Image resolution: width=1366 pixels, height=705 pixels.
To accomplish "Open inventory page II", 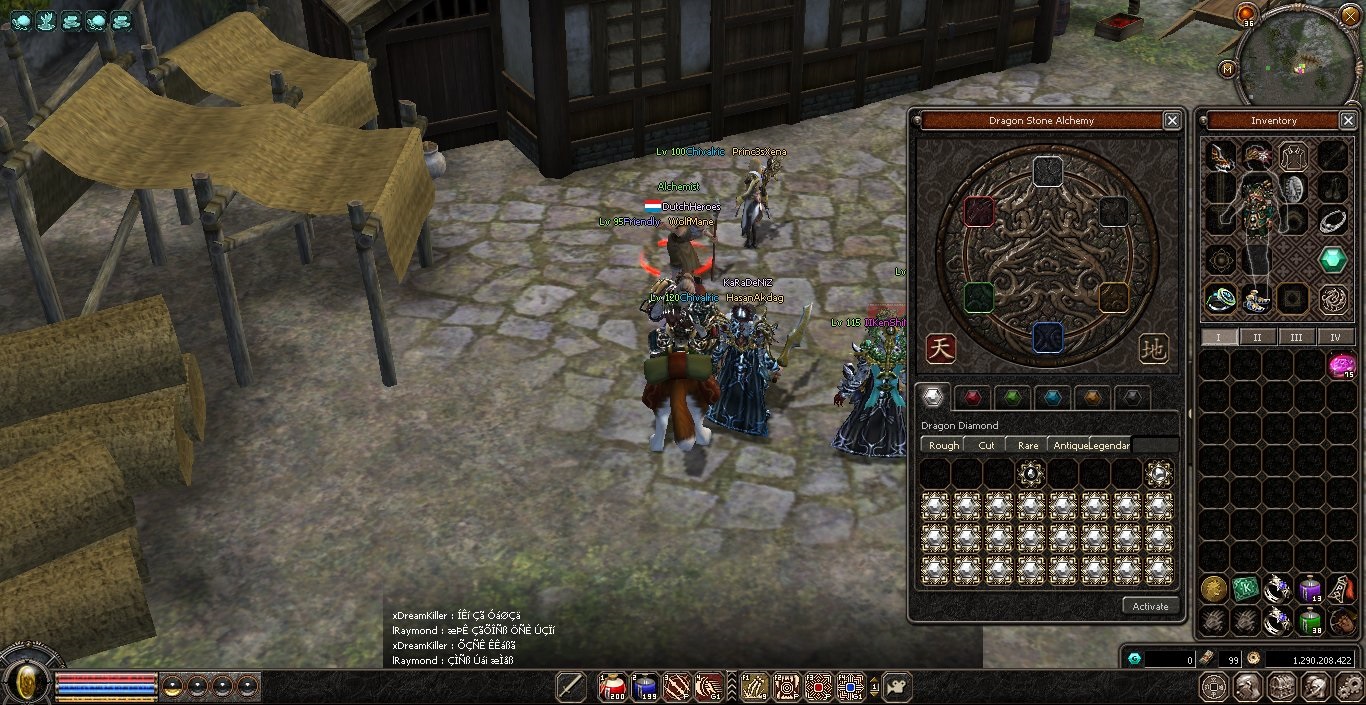I will point(1257,337).
